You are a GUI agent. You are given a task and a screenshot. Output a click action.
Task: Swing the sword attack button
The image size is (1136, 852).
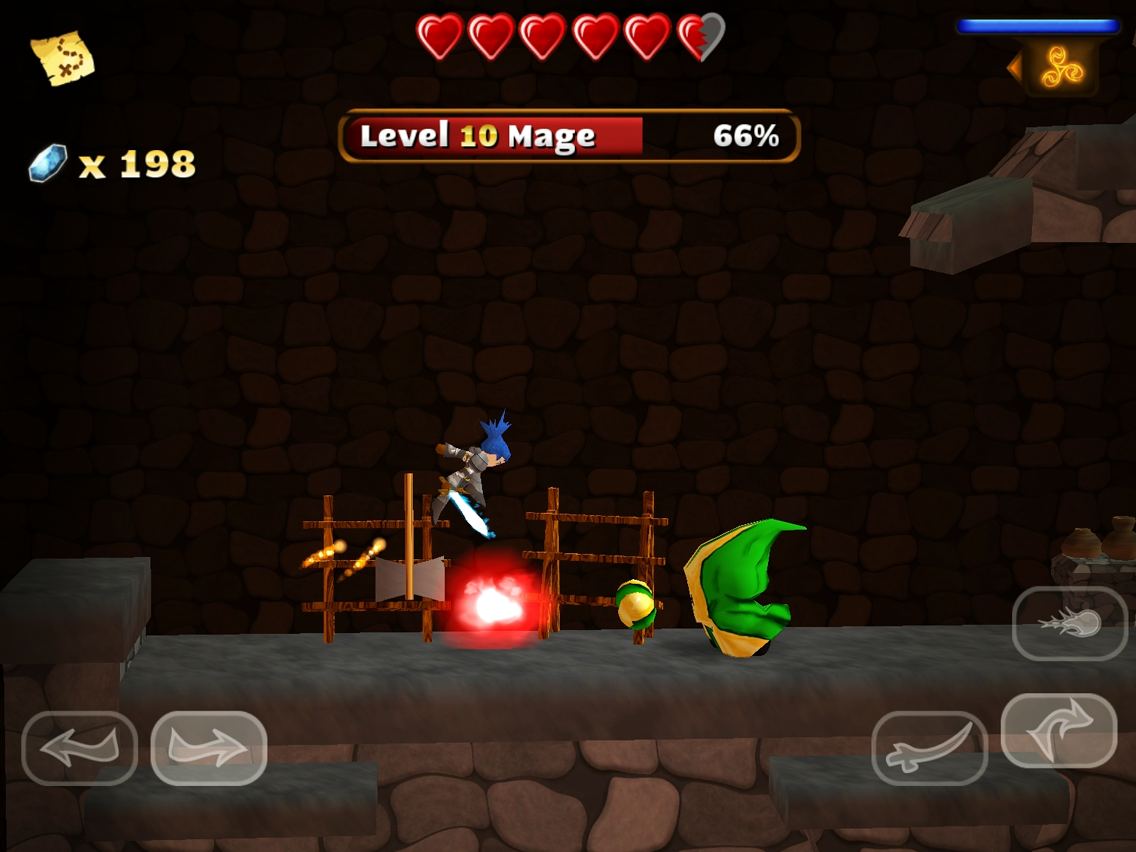click(x=929, y=748)
